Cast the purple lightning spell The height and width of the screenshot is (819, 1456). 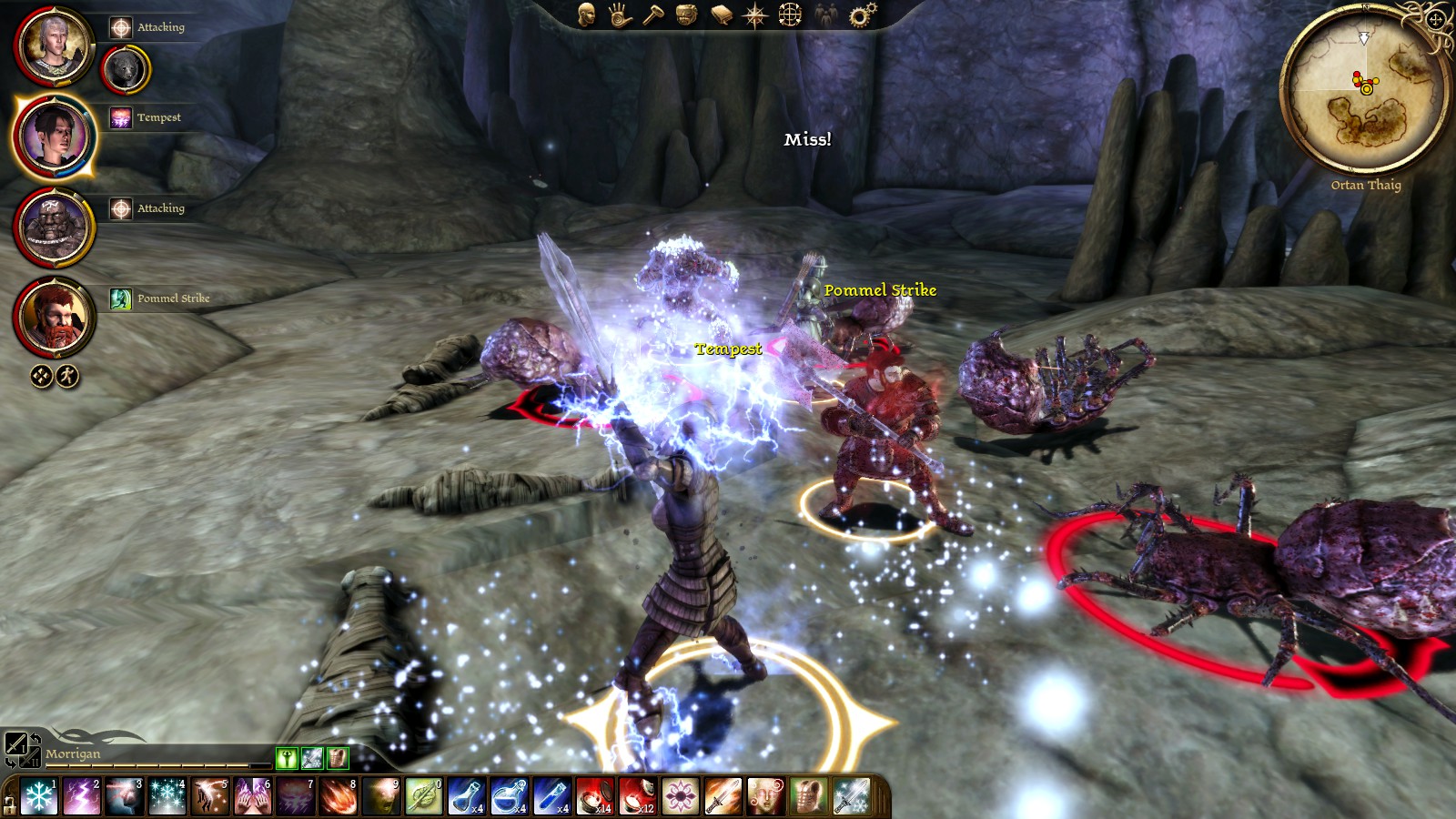coord(82,797)
